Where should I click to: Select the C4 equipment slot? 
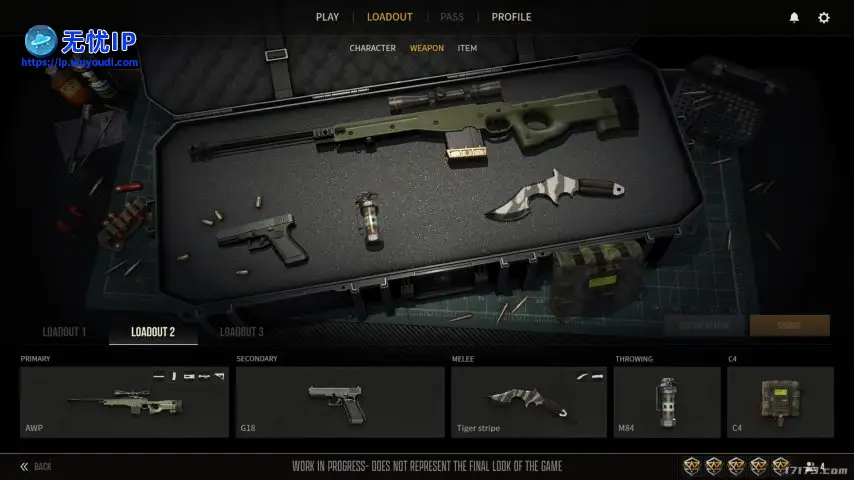coord(780,402)
